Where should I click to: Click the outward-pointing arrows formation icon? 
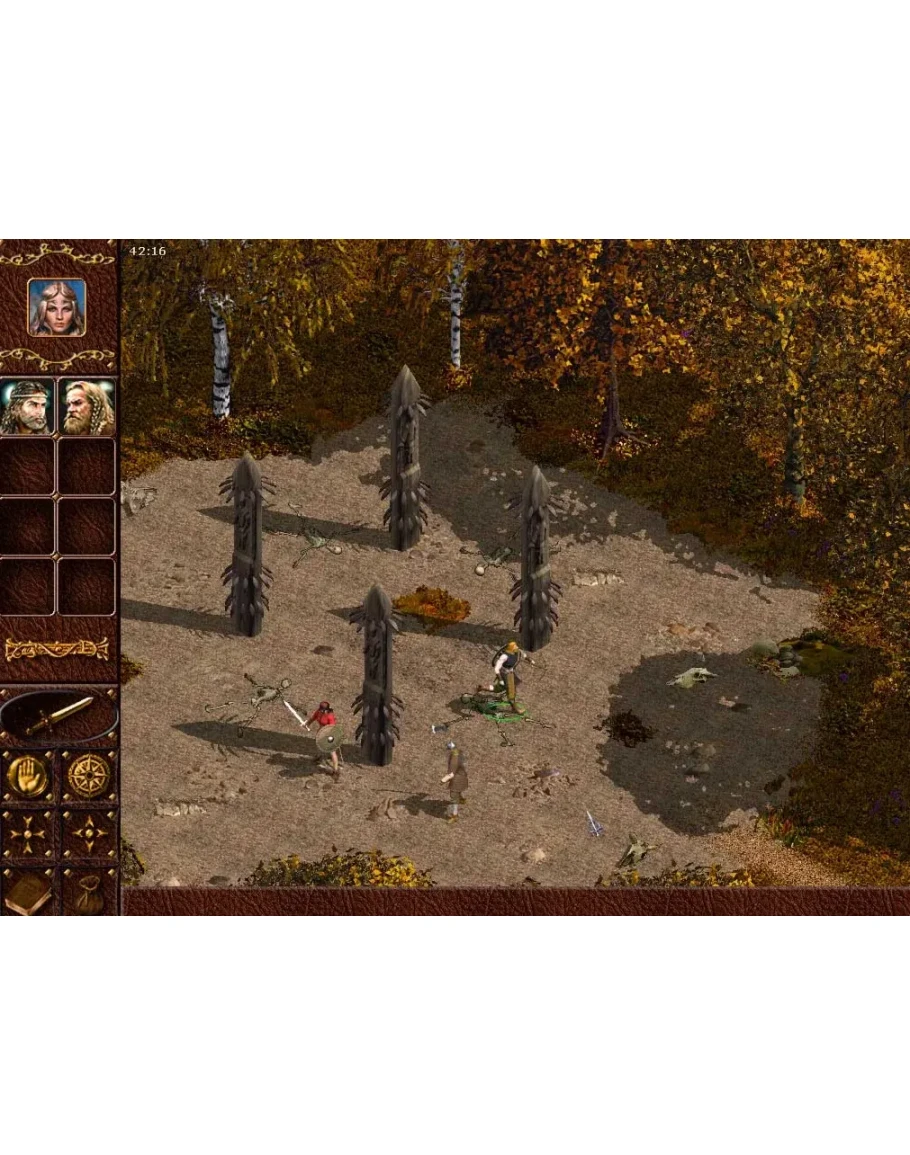click(89, 834)
